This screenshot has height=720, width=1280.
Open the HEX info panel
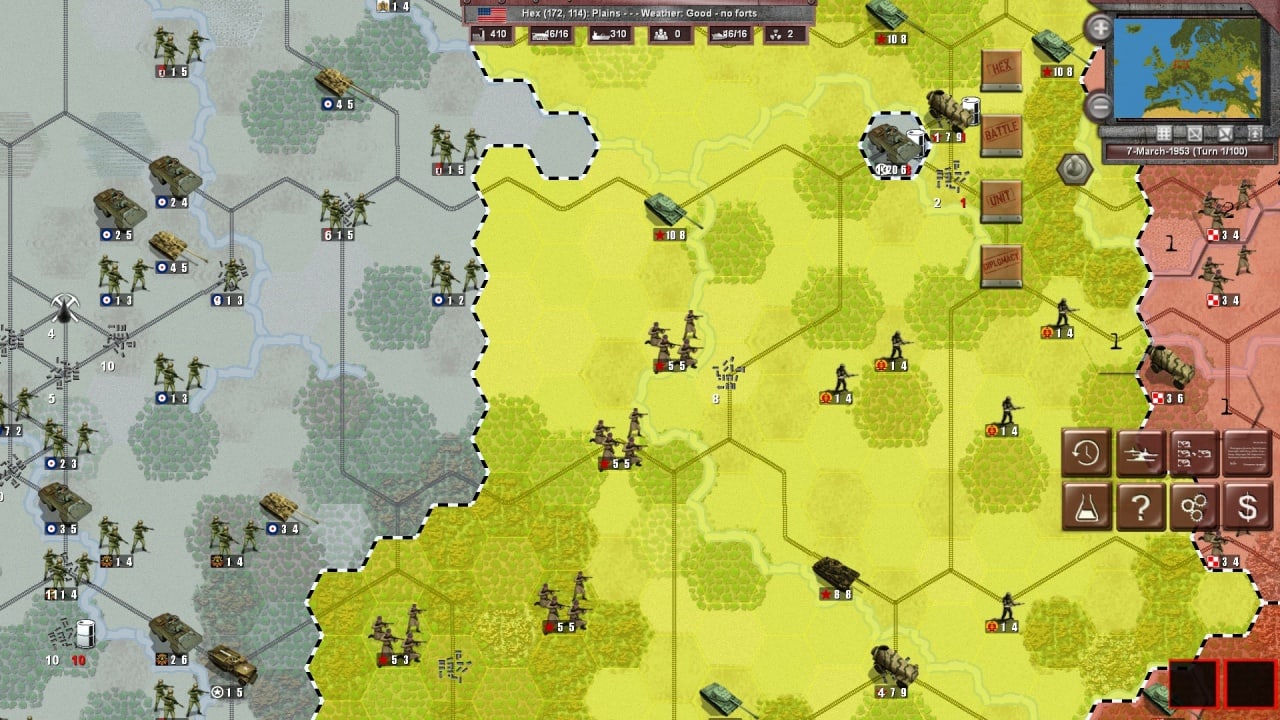[x=1001, y=70]
